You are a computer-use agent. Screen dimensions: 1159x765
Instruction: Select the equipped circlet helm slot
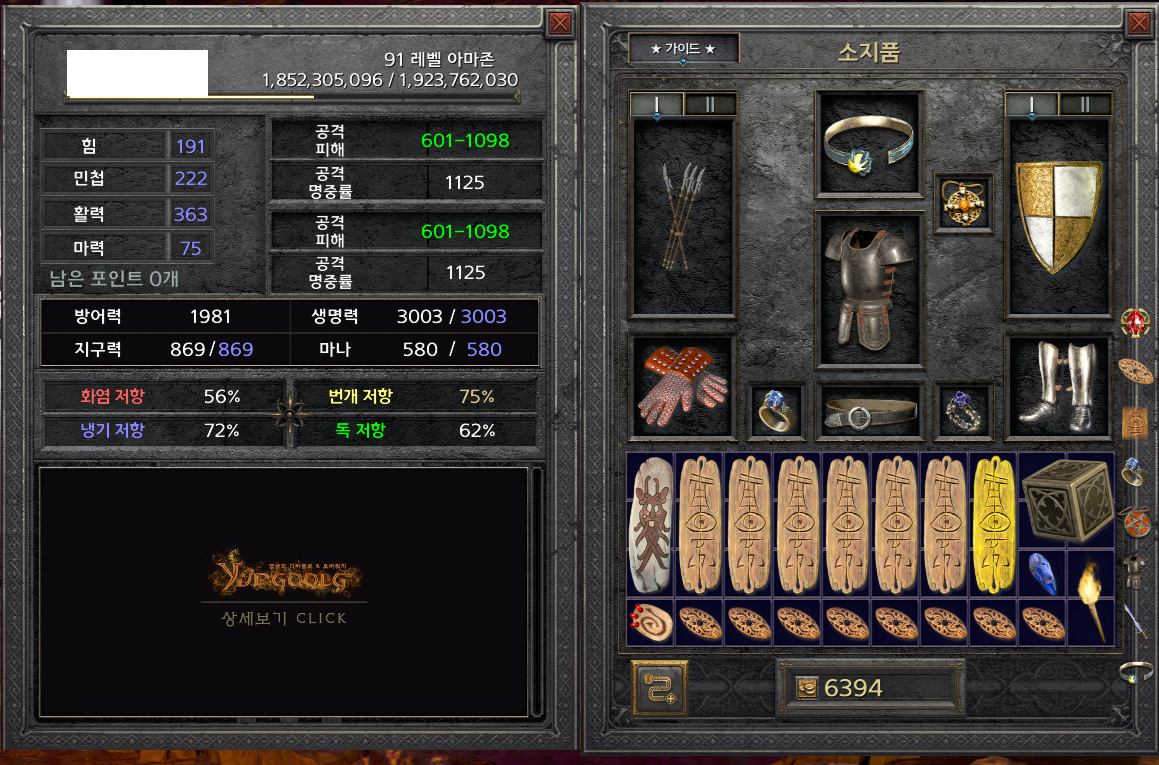[x=867, y=142]
